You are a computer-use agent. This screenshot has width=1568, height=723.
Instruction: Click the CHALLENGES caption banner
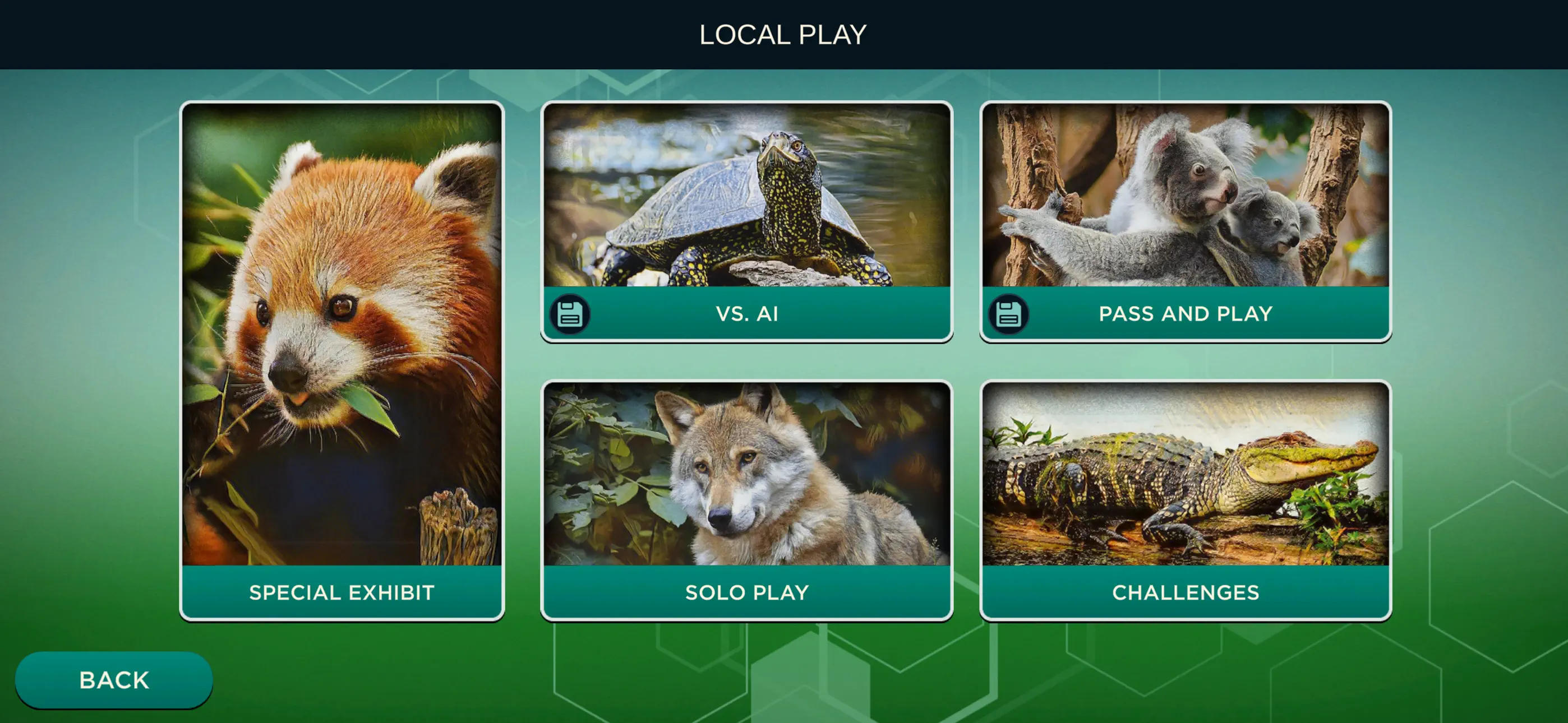pos(1186,592)
